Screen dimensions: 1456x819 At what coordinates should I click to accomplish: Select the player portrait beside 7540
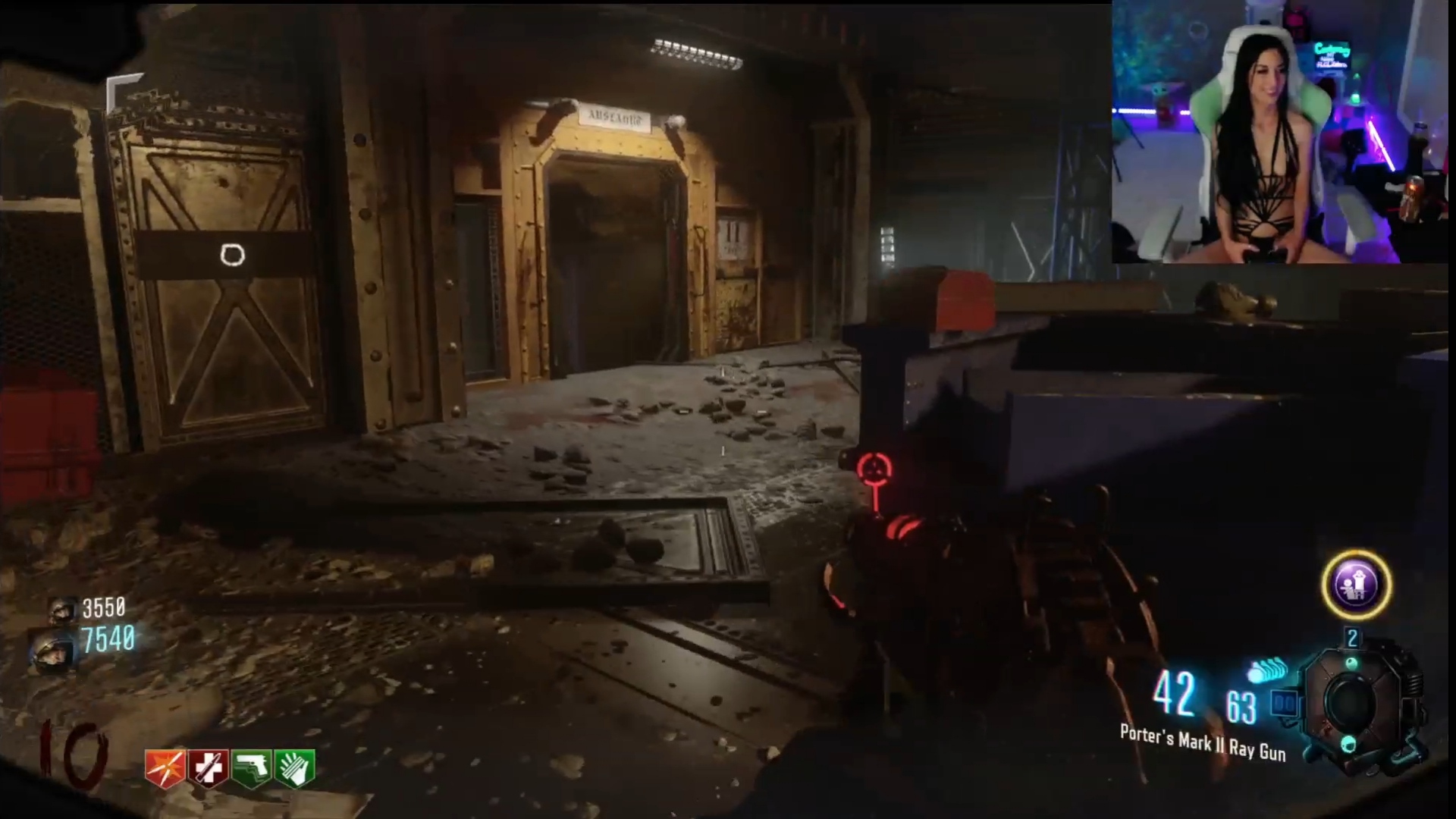click(53, 648)
